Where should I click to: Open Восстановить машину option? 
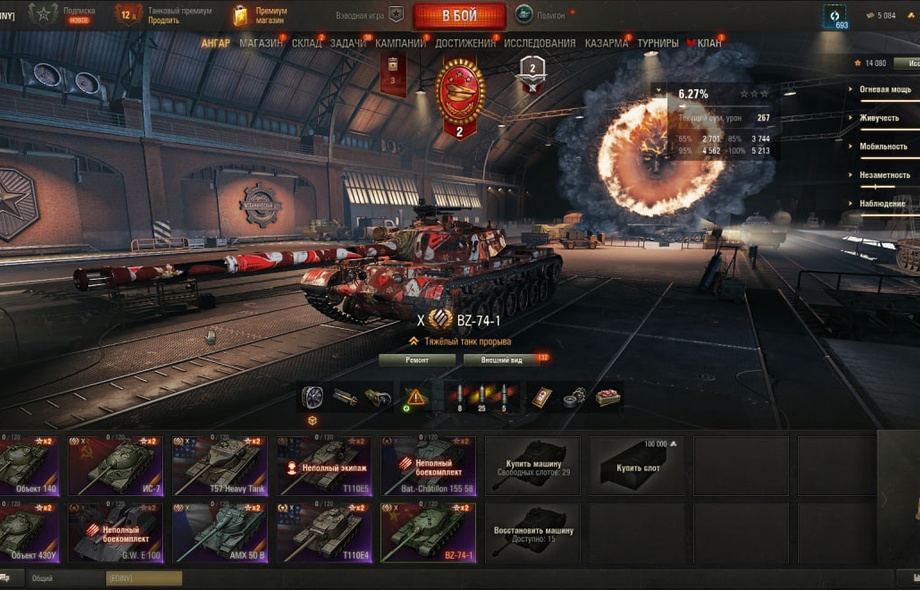[532, 533]
